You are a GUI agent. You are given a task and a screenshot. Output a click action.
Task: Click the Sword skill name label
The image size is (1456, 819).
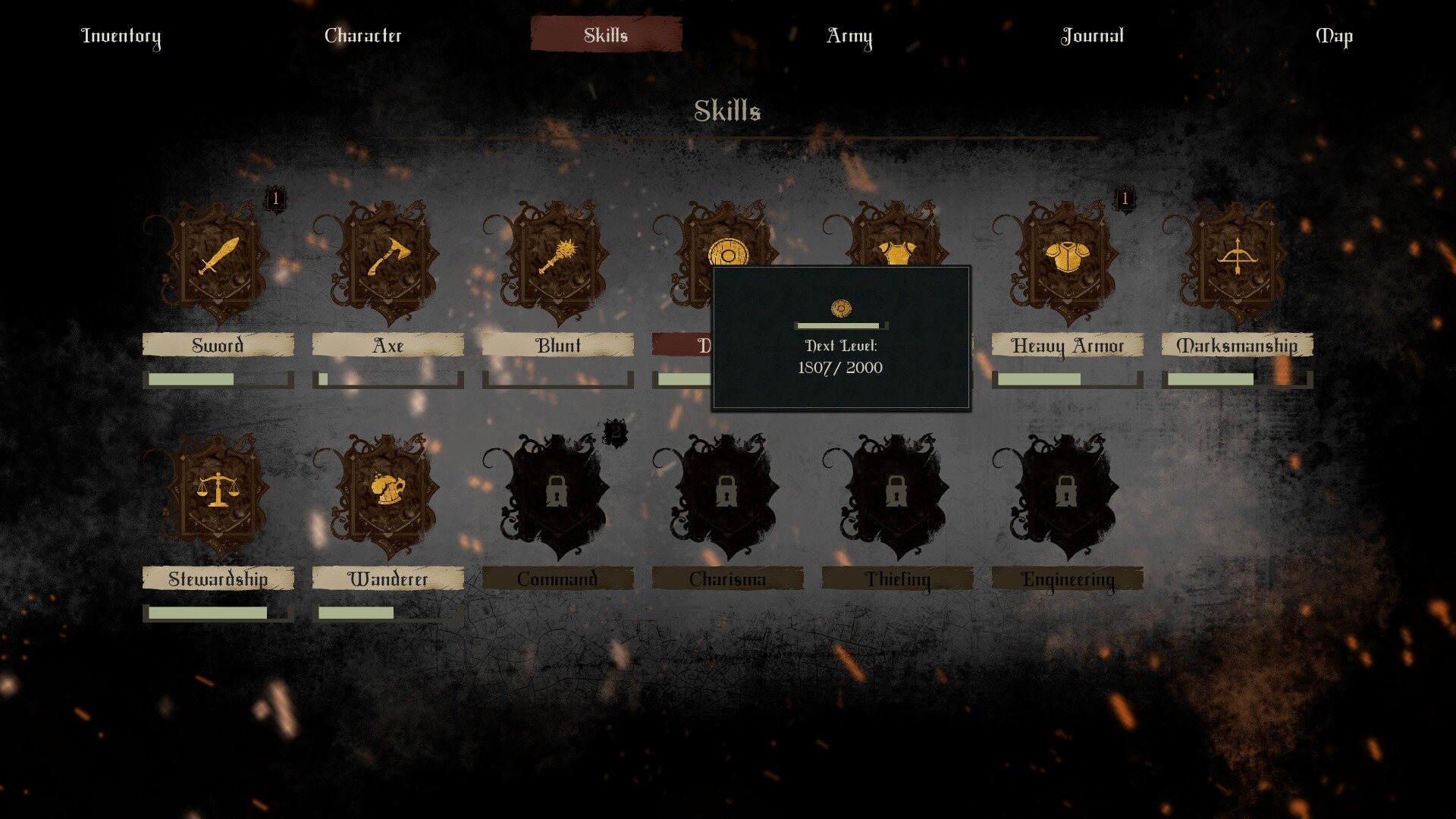click(x=218, y=345)
